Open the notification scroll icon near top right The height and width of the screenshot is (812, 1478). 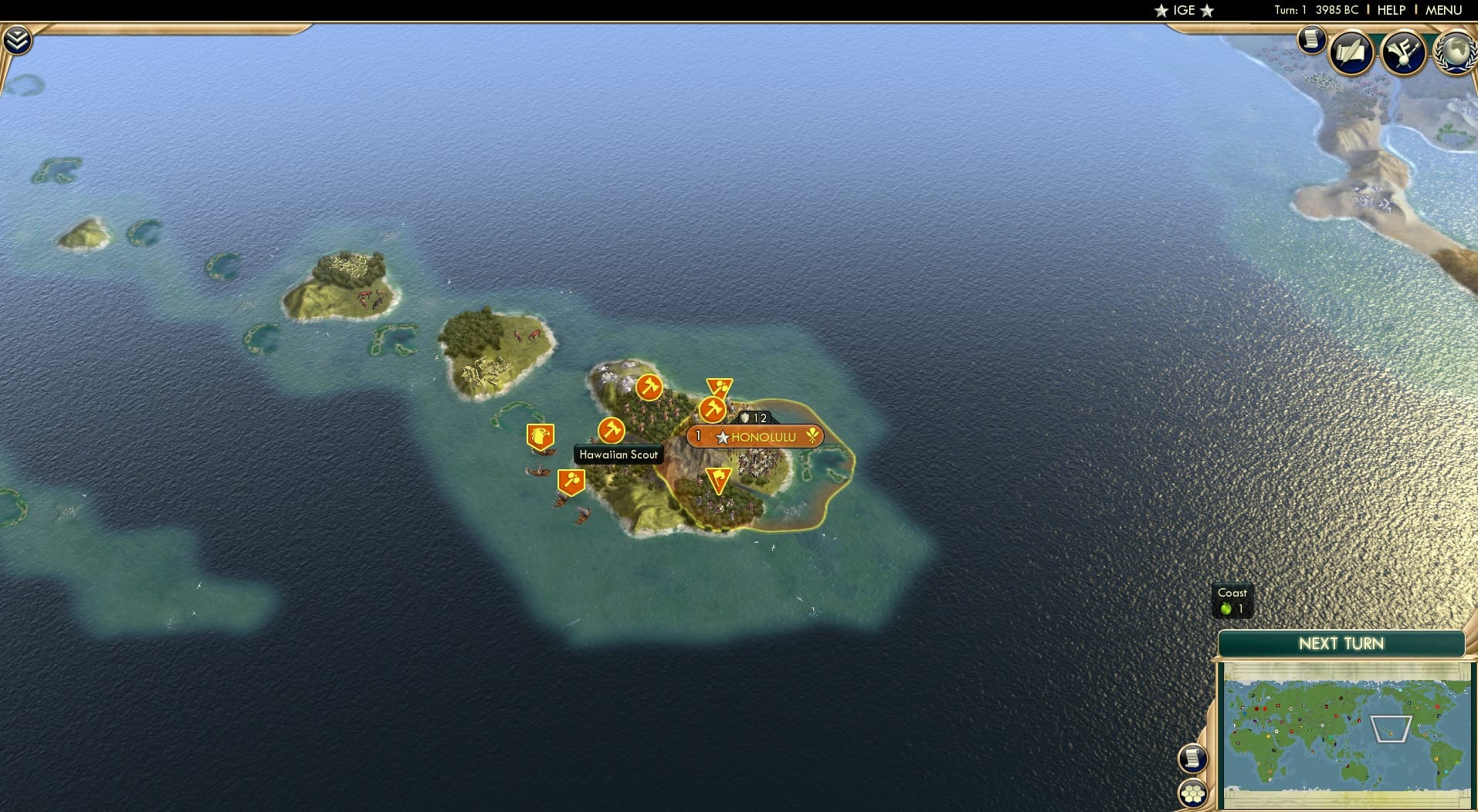(1311, 40)
